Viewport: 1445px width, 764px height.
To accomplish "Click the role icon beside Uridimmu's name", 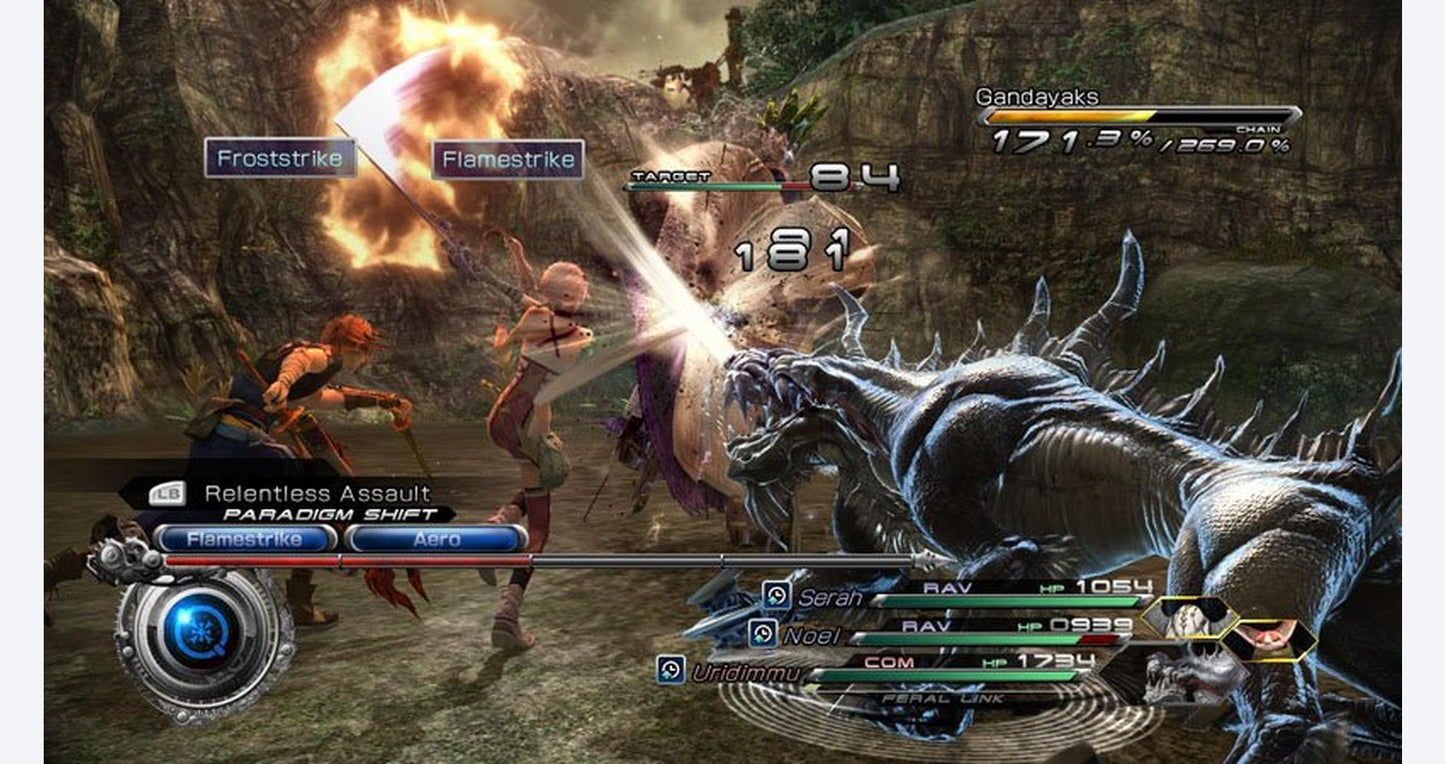I will click(x=670, y=670).
